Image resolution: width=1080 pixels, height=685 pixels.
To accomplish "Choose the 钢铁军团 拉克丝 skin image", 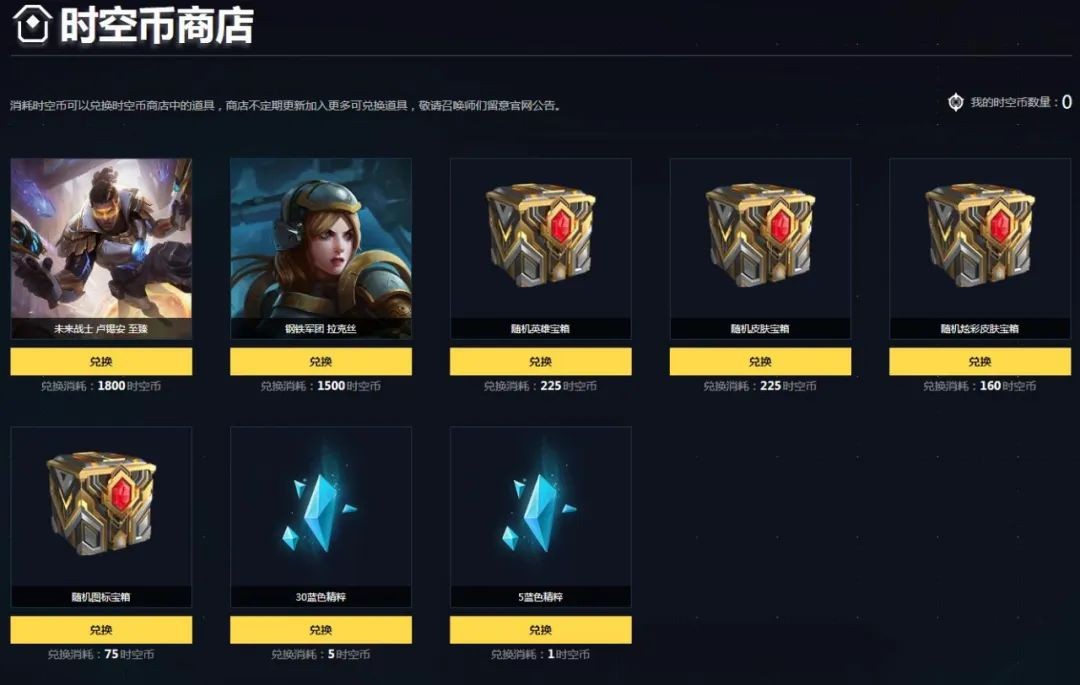I will click(320, 240).
